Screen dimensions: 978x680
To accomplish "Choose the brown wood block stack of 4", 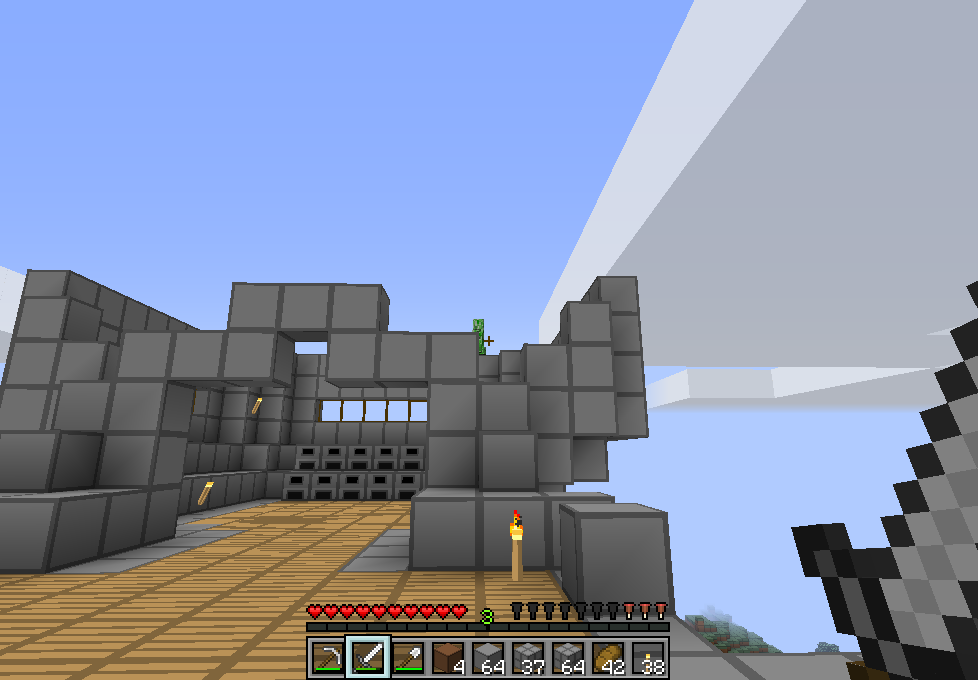I will [447, 657].
